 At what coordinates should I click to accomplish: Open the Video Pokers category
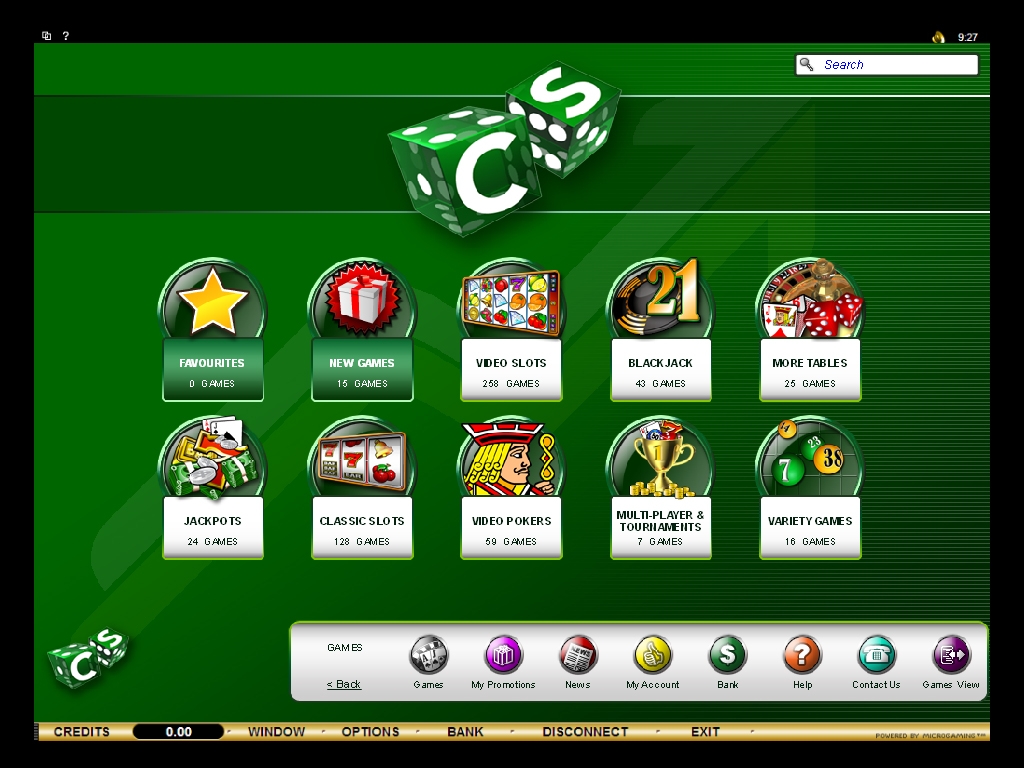(x=511, y=526)
